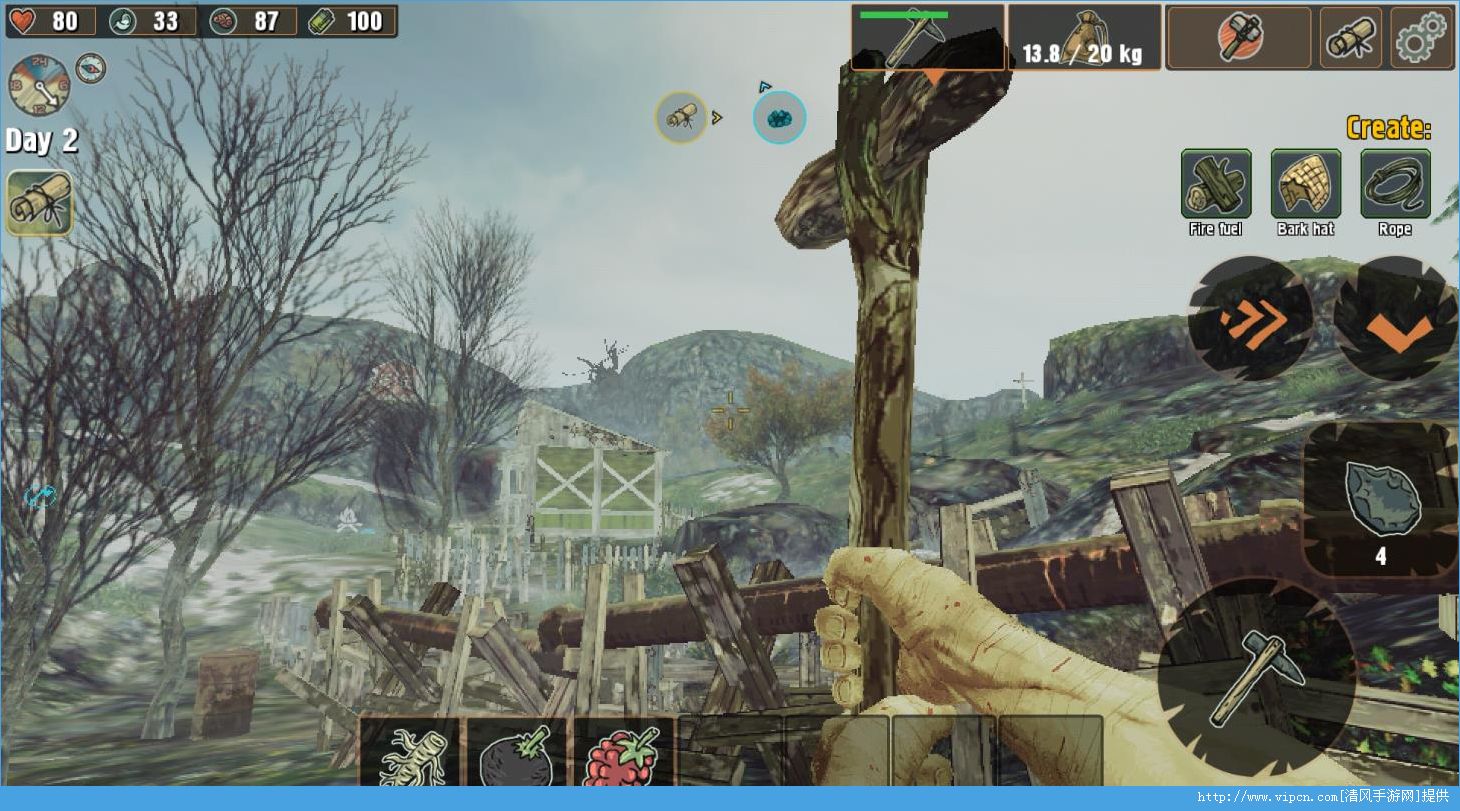Tap the double-arrow sprint button
The width and height of the screenshot is (1460, 811).
(1251, 318)
